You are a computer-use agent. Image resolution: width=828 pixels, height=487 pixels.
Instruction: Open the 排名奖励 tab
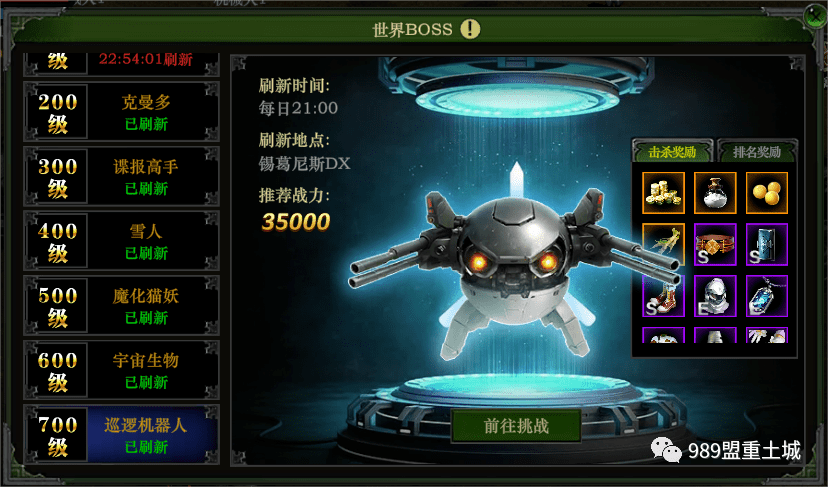pyautogui.click(x=757, y=152)
